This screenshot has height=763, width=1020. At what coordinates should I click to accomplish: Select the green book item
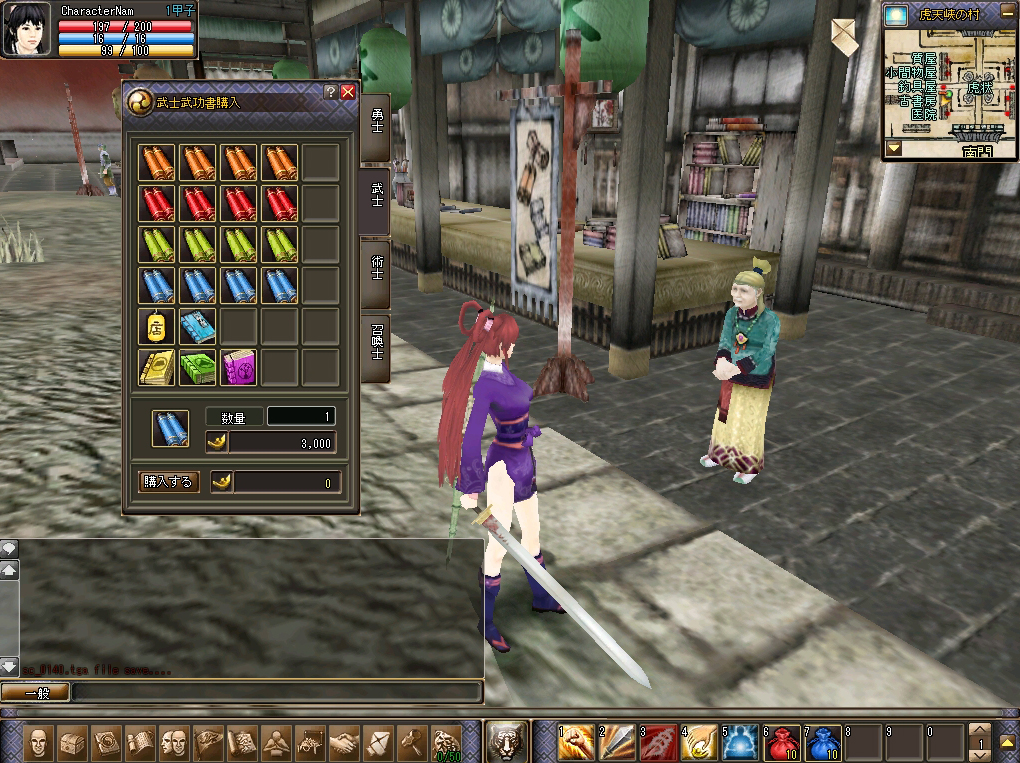pyautogui.click(x=197, y=368)
